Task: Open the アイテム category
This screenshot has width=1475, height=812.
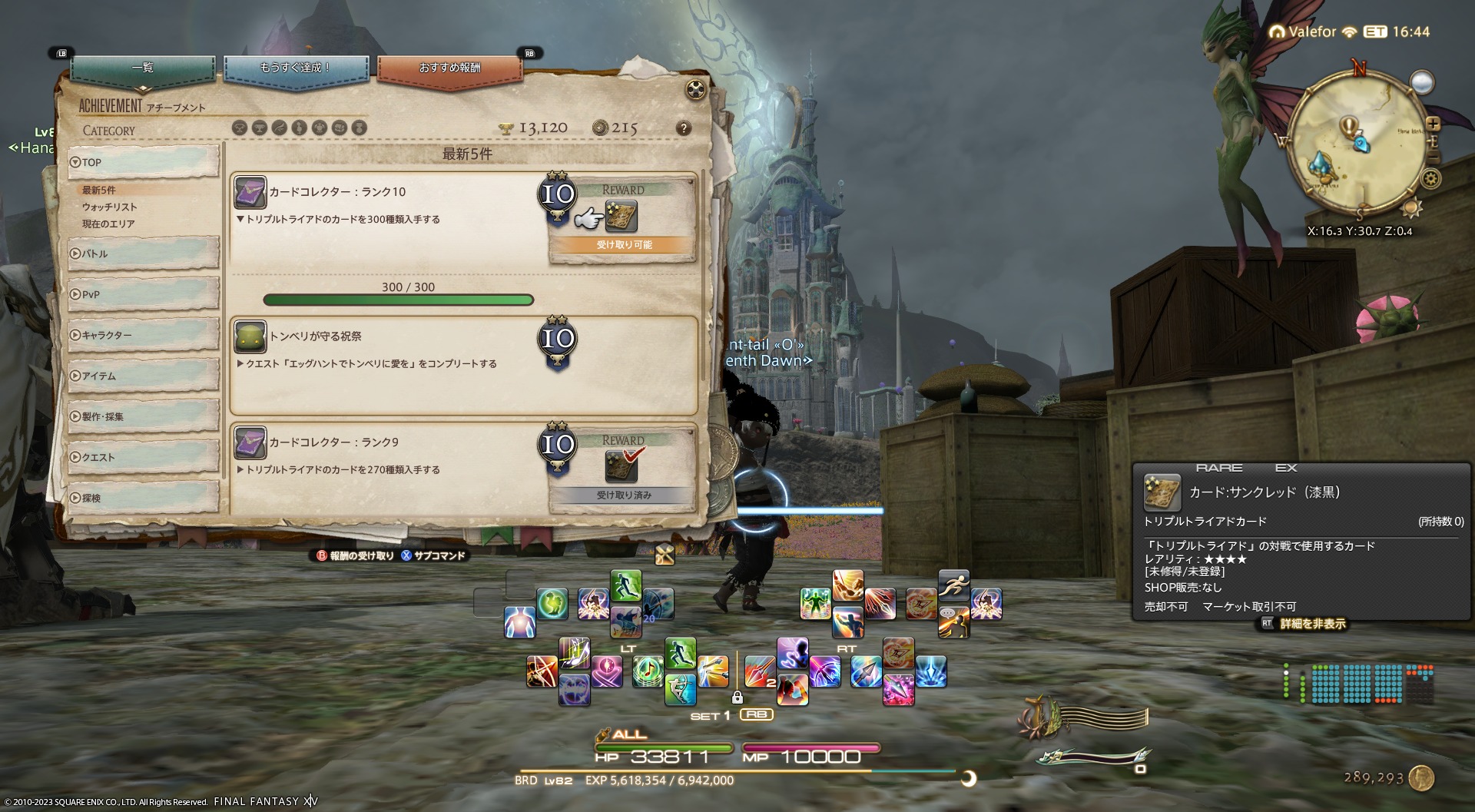Action: tap(143, 376)
